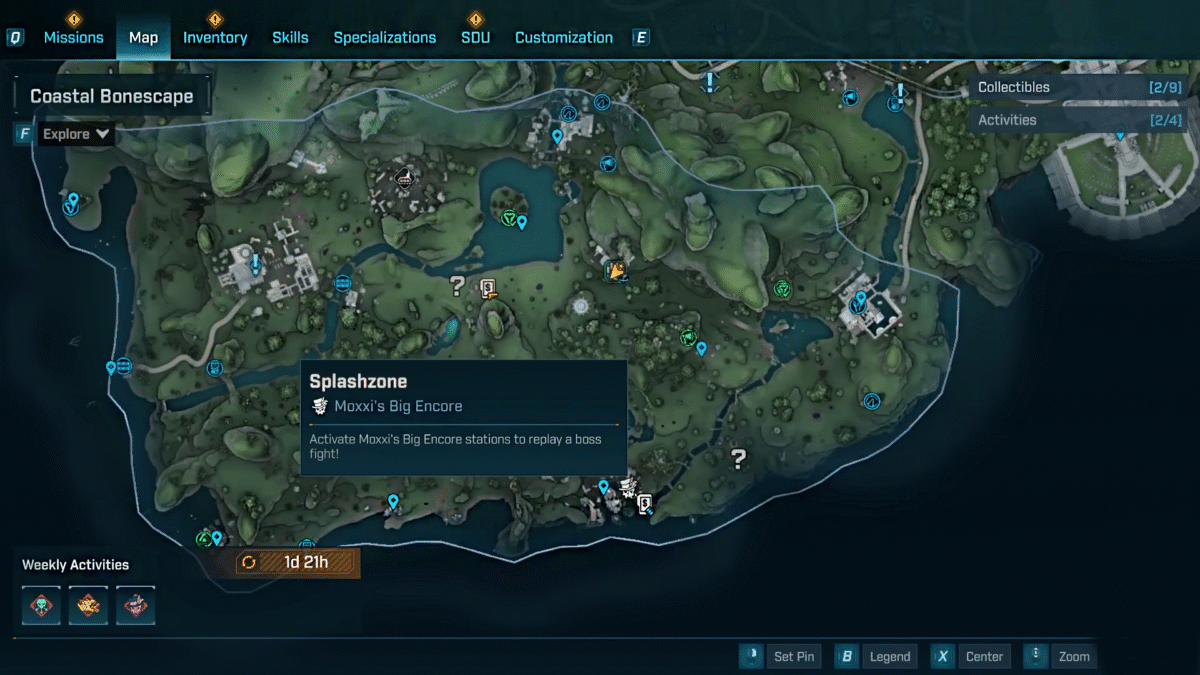Select the teal alien skull weekly activity
1200x675 pixels.
(x=42, y=605)
